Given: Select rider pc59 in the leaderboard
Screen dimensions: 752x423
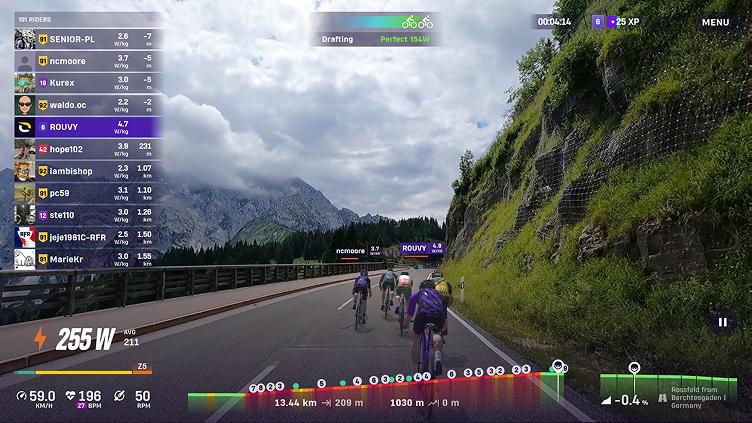Looking at the screenshot, I should pyautogui.click(x=87, y=193).
